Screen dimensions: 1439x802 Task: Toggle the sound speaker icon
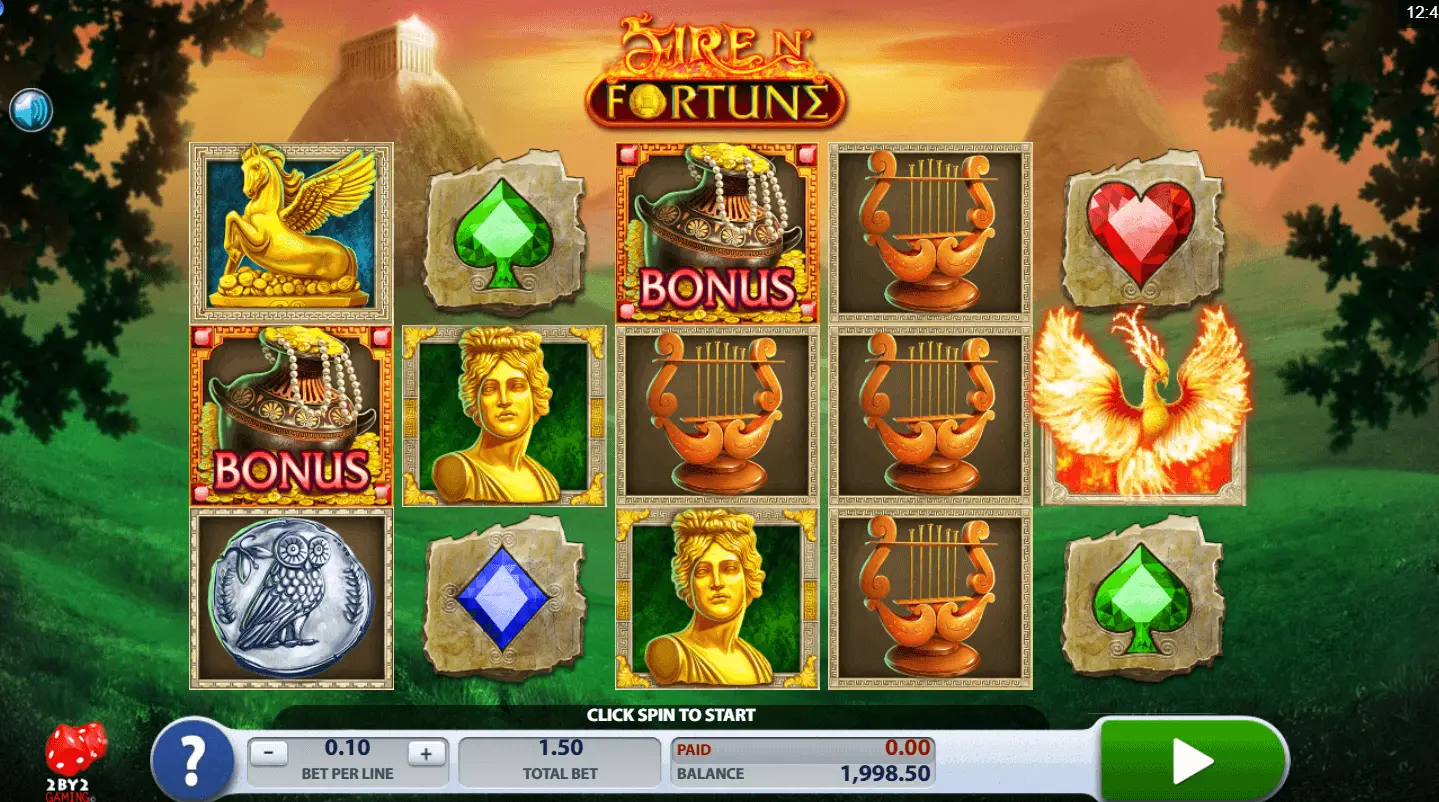[31, 110]
